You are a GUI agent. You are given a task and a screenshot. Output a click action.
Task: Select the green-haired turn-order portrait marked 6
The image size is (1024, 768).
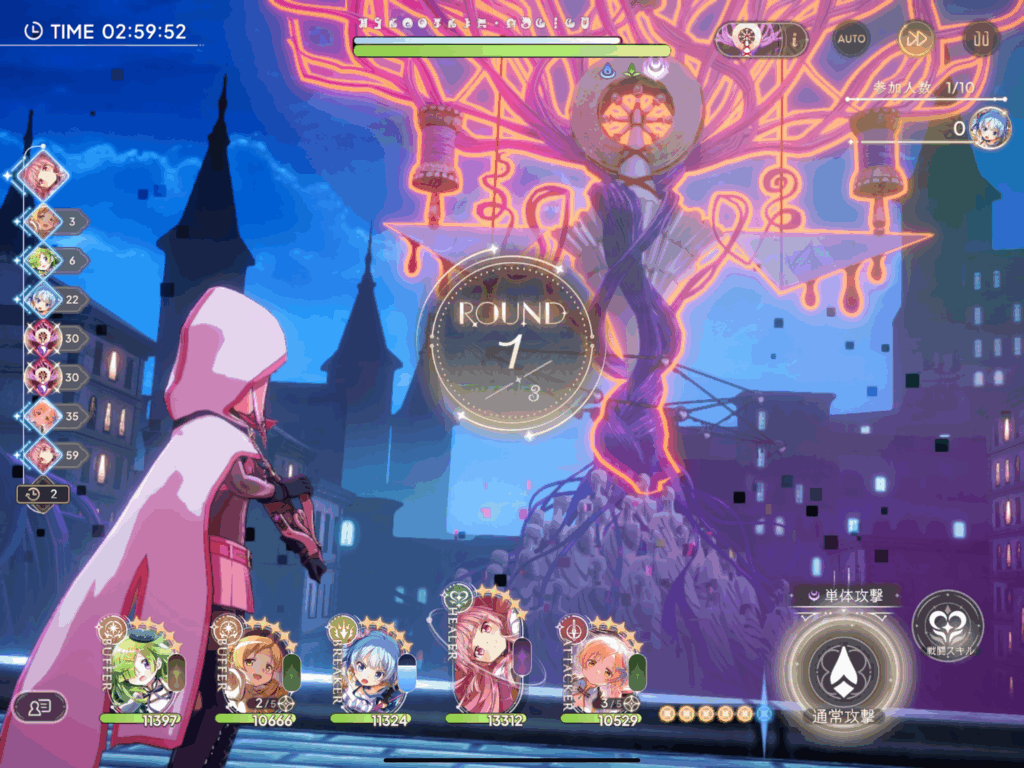[42, 260]
